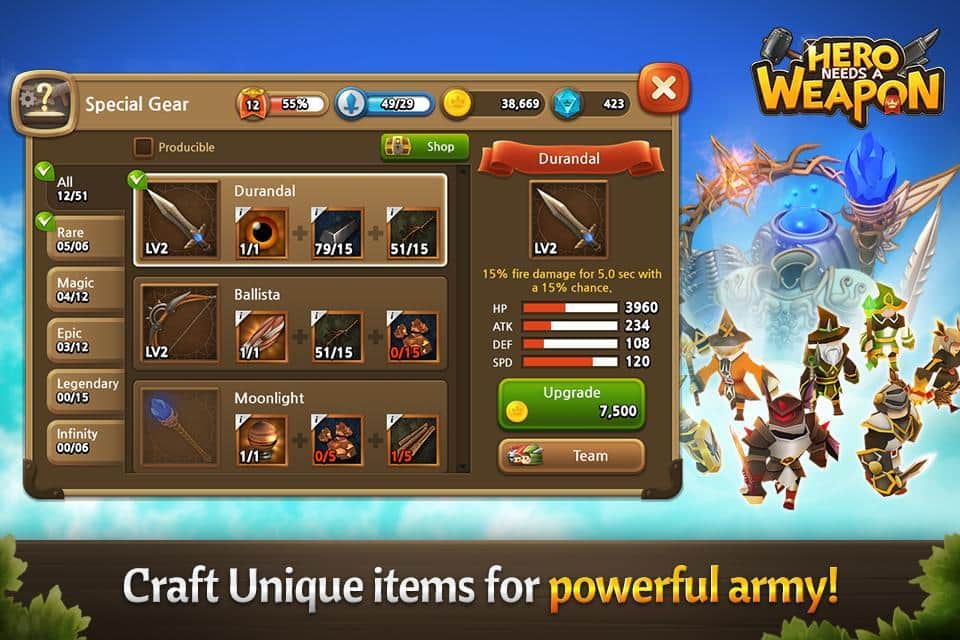Open the Infinity gear tab
This screenshot has height=640, width=960.
click(x=84, y=442)
